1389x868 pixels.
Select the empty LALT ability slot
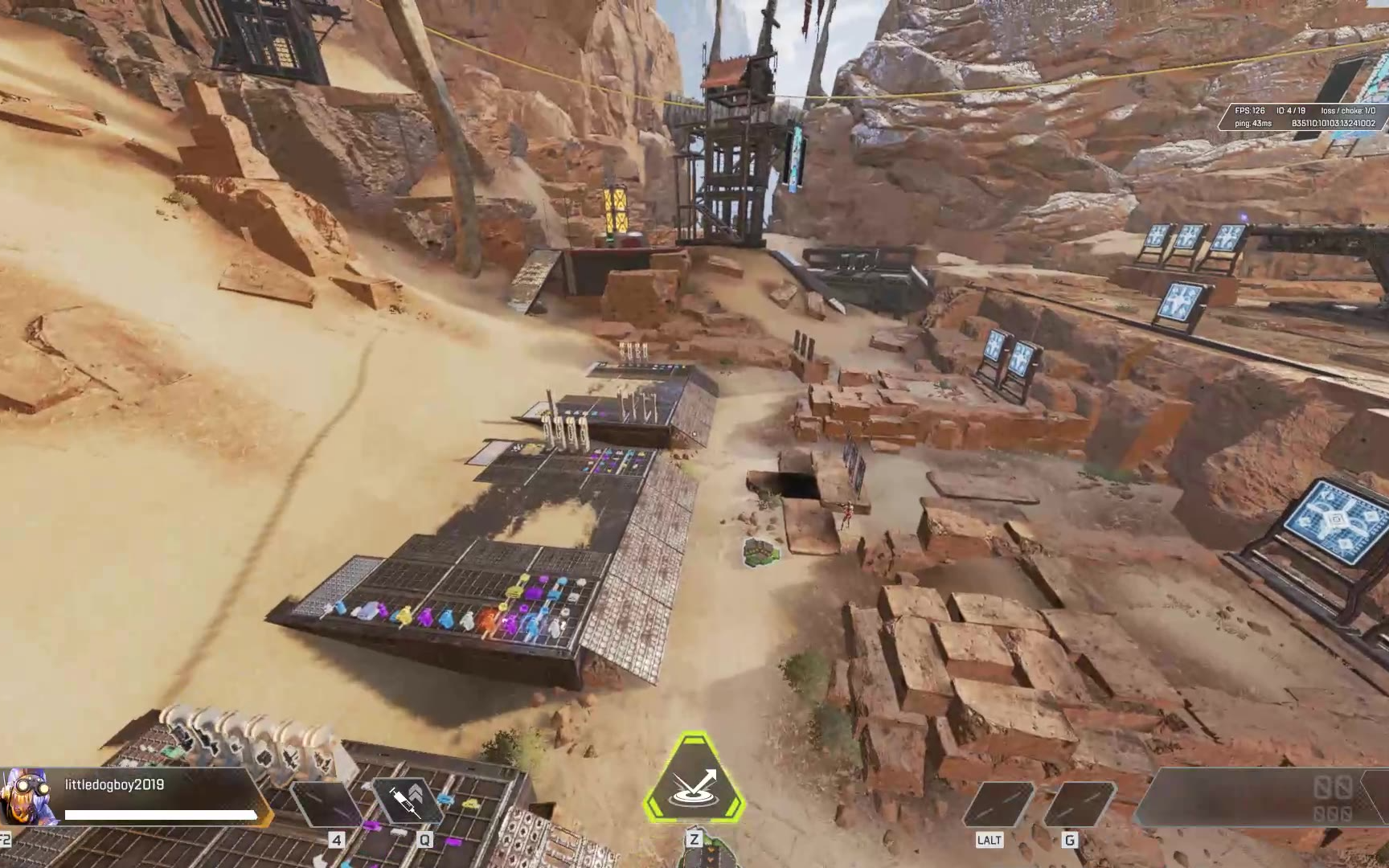click(998, 803)
